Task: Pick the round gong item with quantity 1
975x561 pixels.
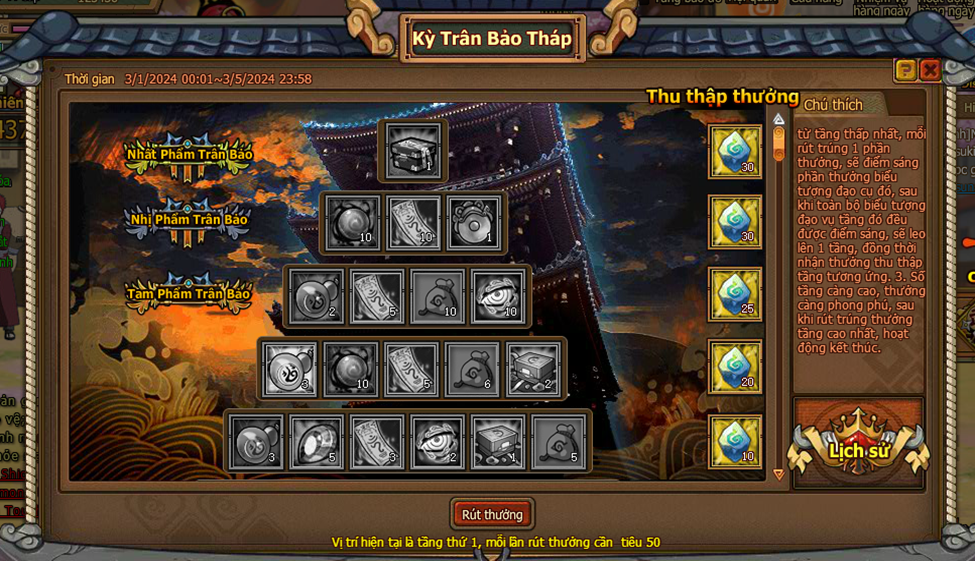Action: (473, 223)
